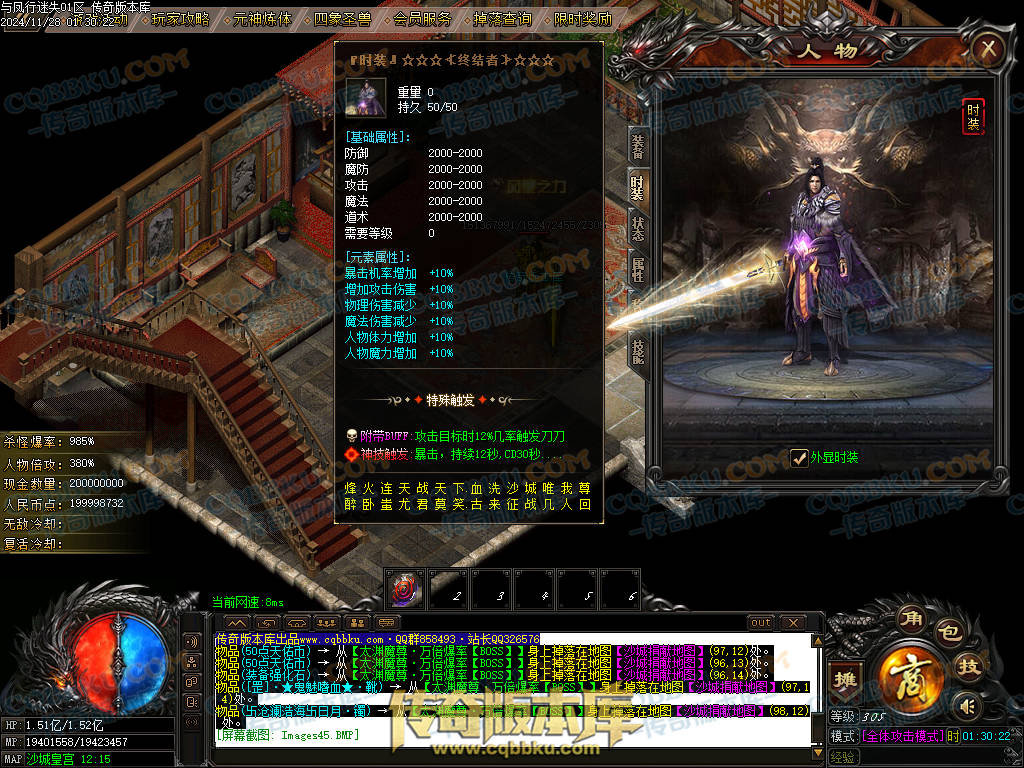The height and width of the screenshot is (768, 1024).
Task: Switch to the 装备 equipment tab
Action: click(637, 146)
